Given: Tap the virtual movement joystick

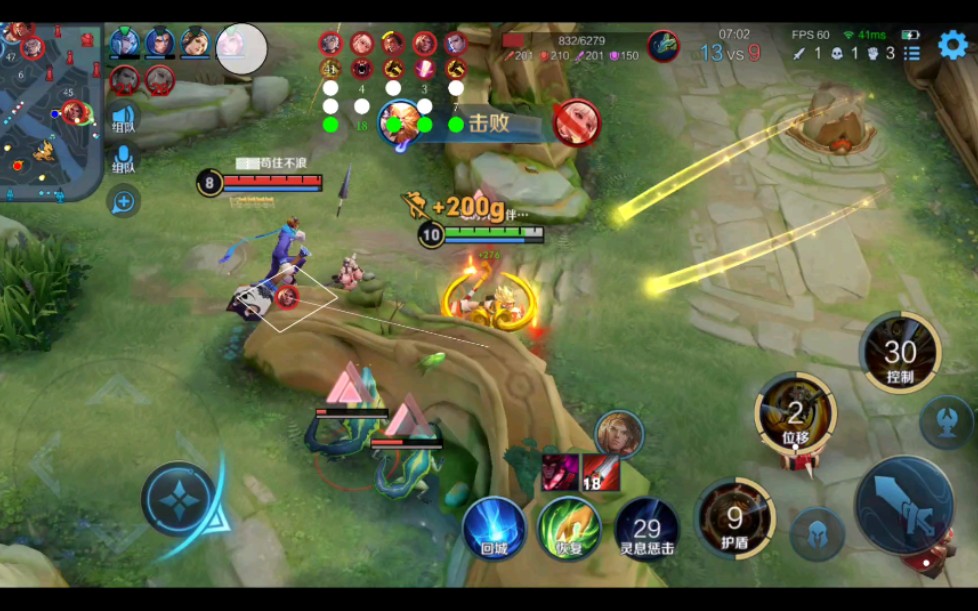Looking at the screenshot, I should tap(177, 499).
